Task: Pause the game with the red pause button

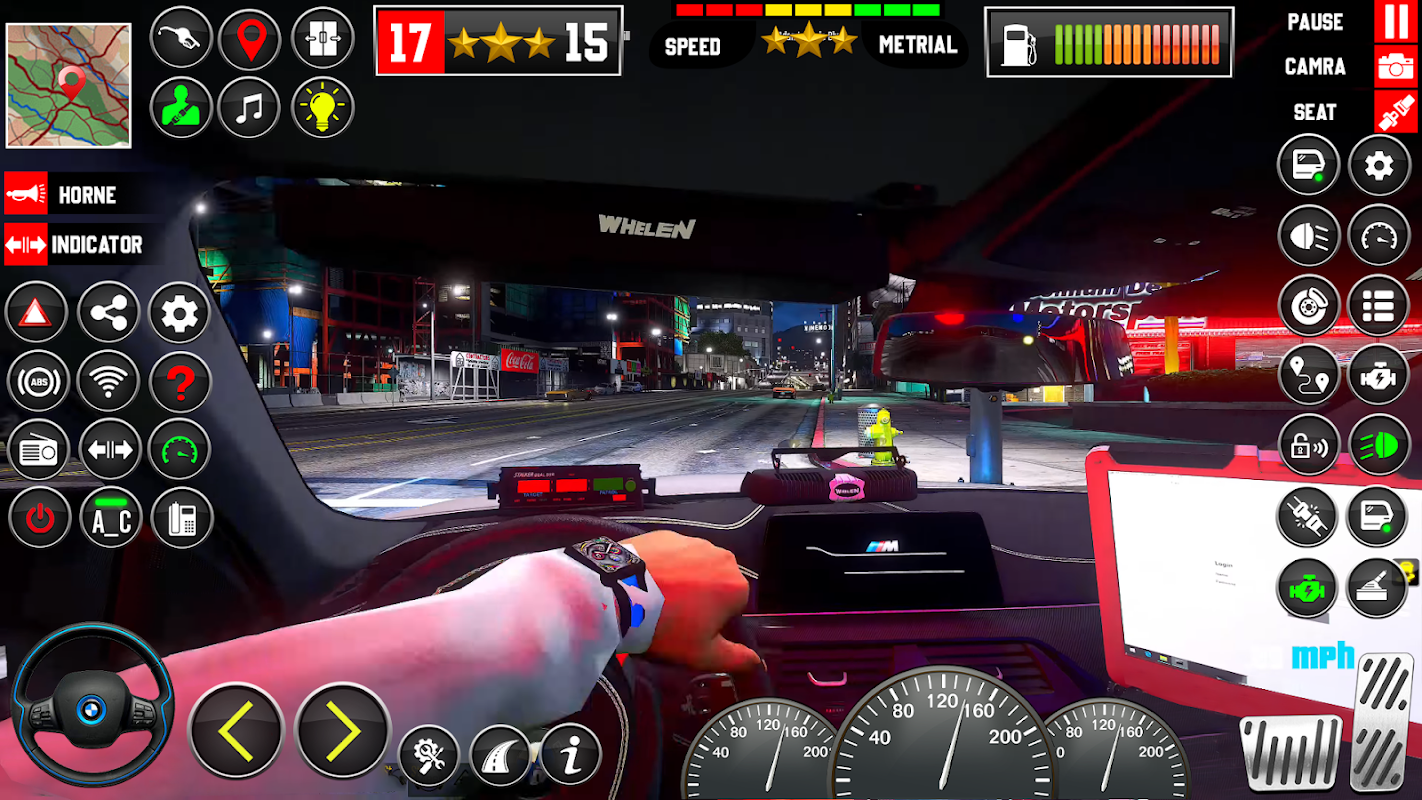Action: [1395, 22]
